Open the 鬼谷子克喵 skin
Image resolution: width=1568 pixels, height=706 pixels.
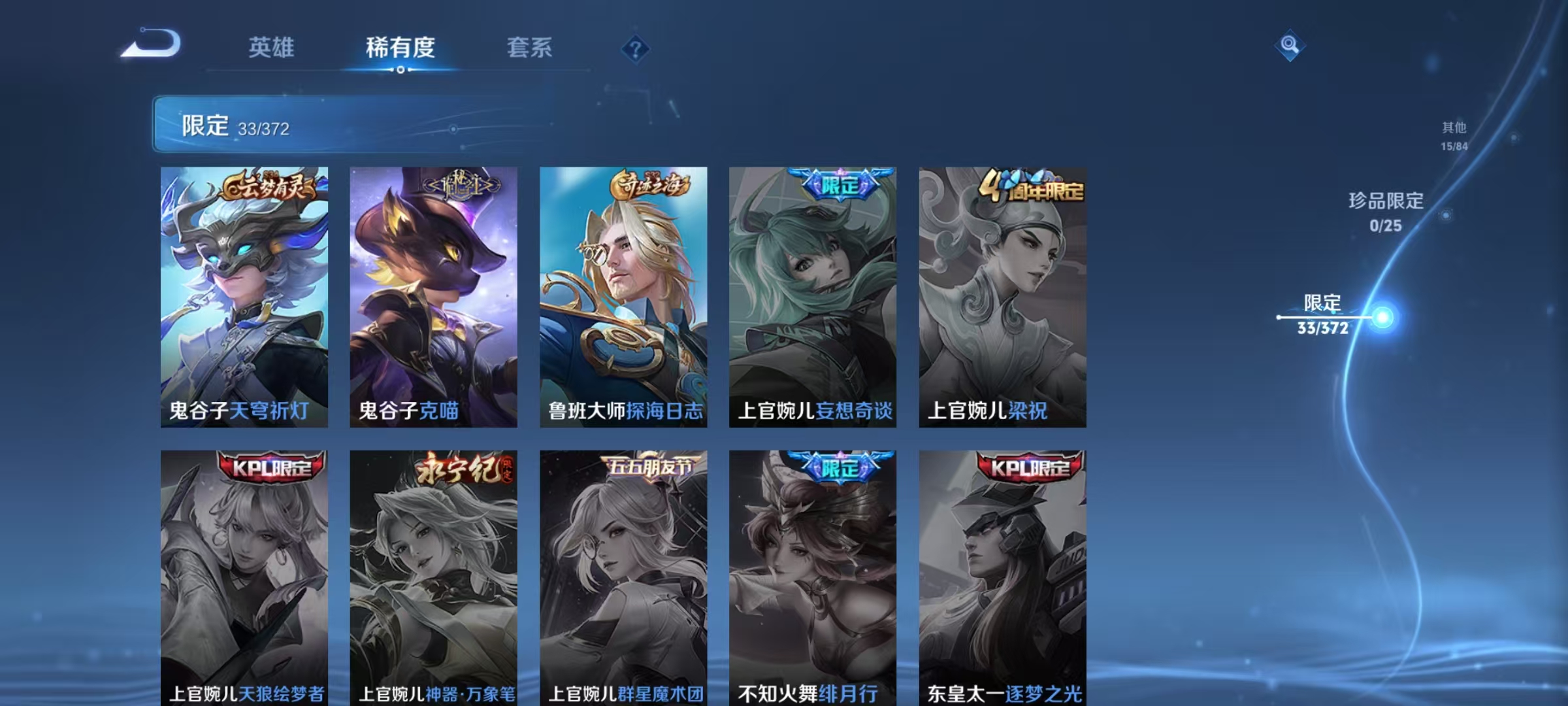tap(433, 294)
